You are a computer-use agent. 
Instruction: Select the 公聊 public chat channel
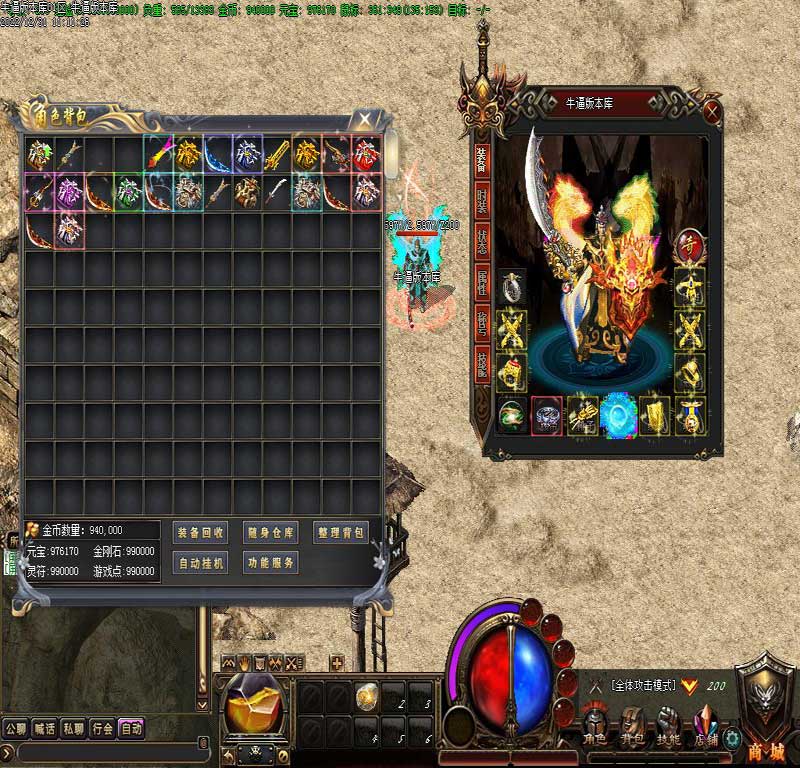(15, 729)
